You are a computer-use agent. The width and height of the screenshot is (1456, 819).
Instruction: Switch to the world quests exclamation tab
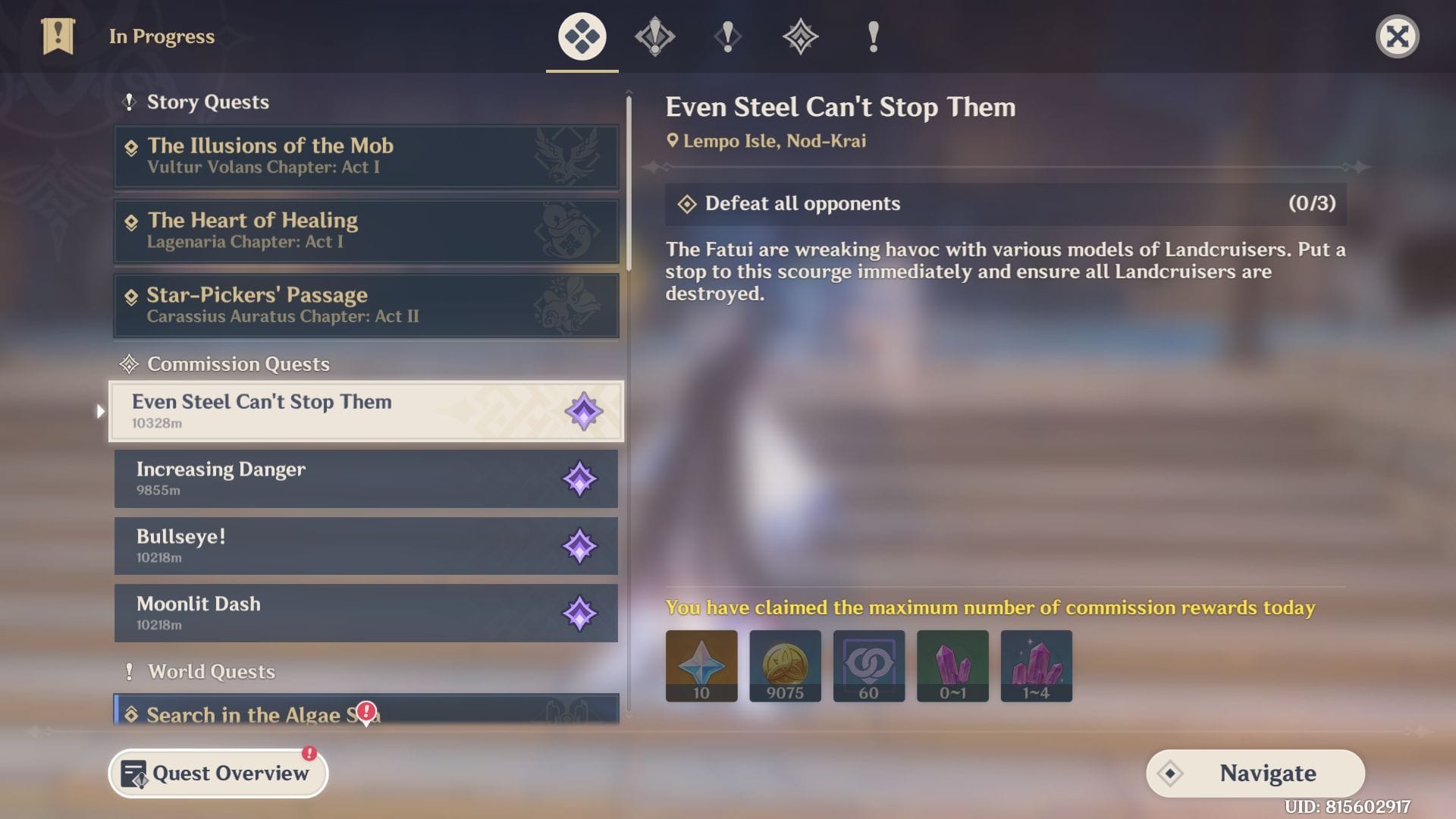pos(873,36)
